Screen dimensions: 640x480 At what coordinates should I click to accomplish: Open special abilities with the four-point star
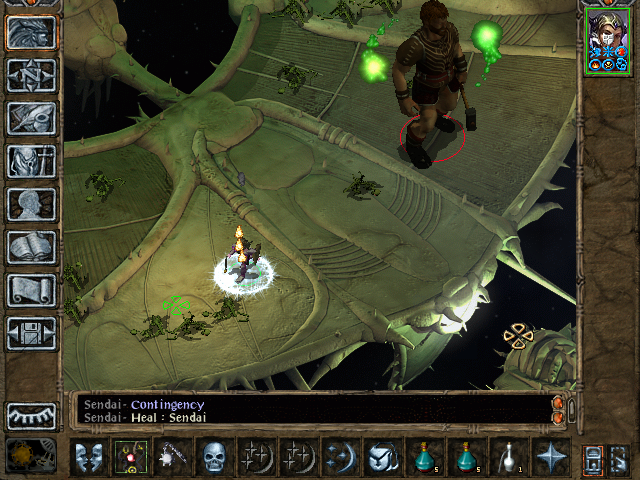click(x=550, y=458)
